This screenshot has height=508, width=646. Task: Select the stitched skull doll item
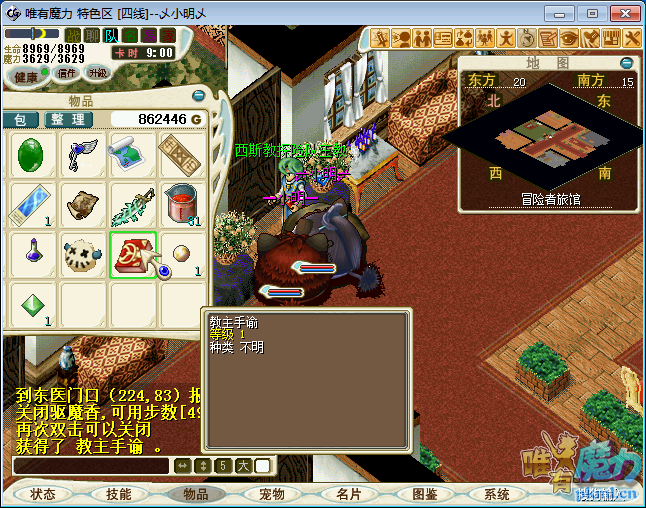(83, 254)
